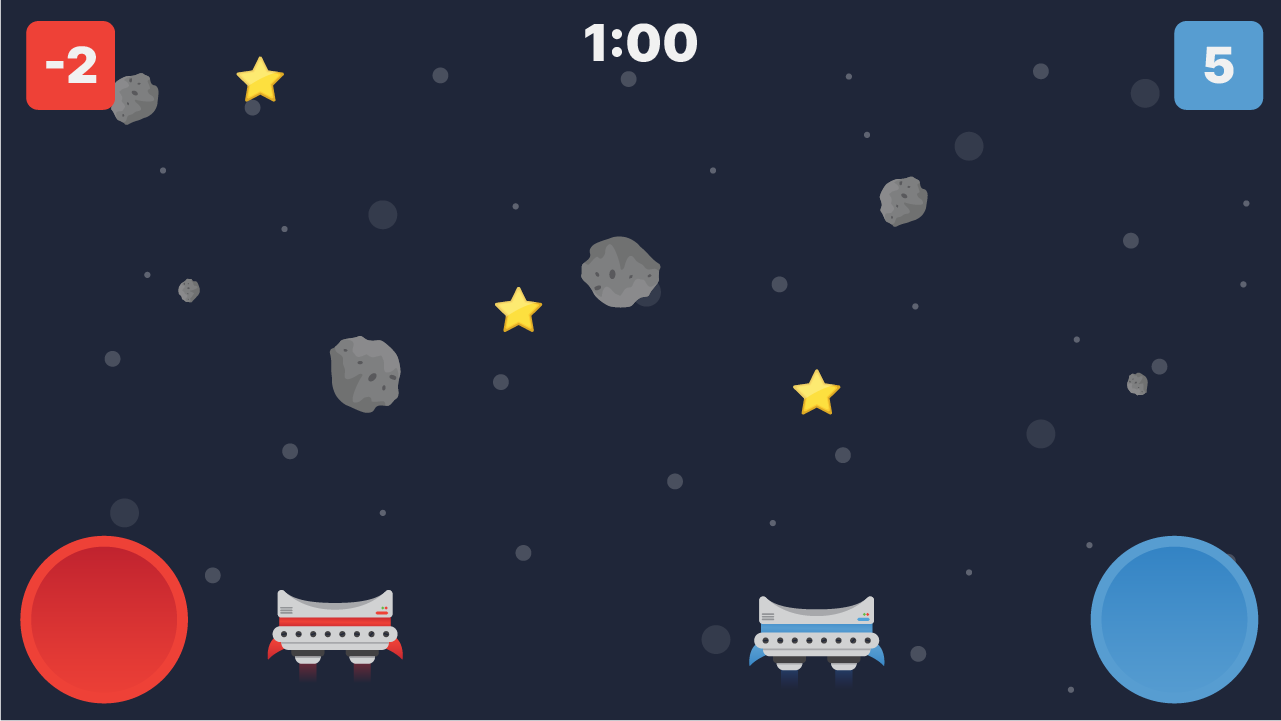The image size is (1281, 721).
Task: Click the blue stripe on the blue lander
Action: point(815,630)
